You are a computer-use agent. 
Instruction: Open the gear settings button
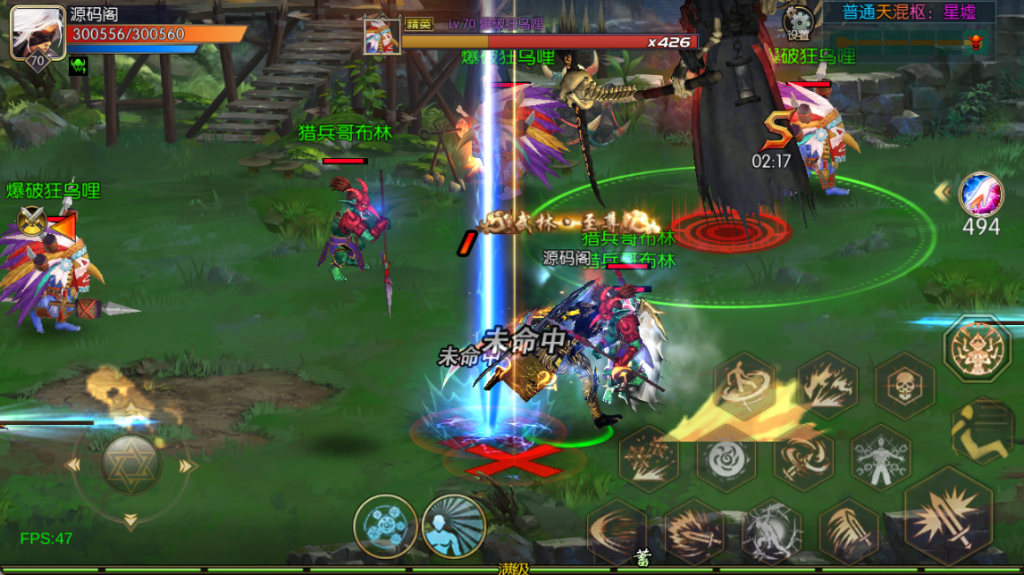(x=798, y=21)
